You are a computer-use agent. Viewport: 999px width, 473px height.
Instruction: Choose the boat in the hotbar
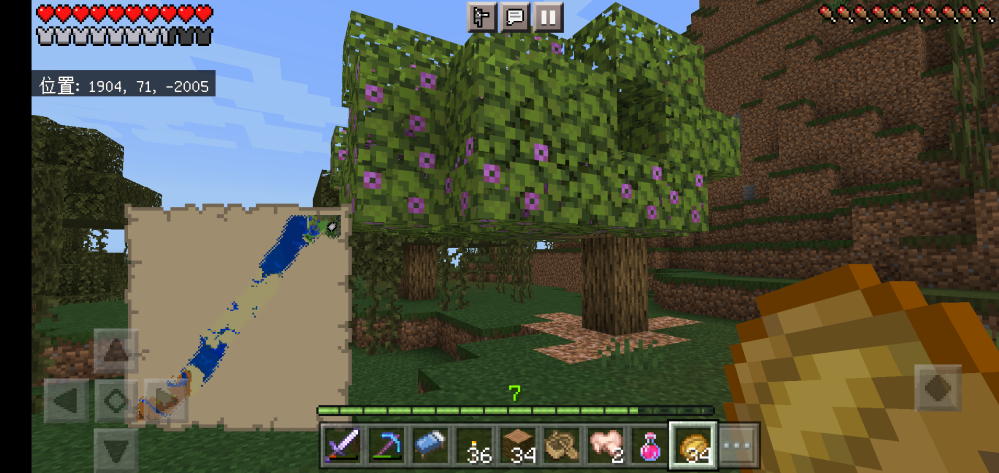tap(561, 444)
